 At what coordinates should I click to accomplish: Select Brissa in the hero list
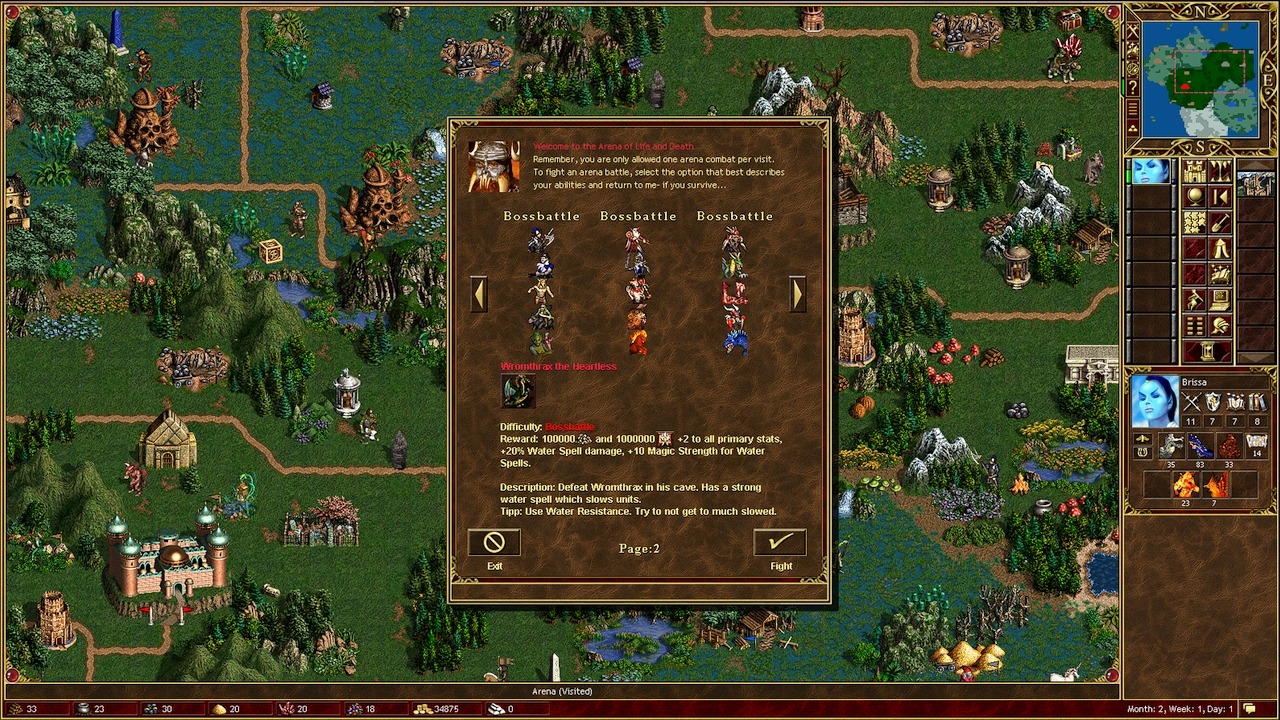point(1151,172)
